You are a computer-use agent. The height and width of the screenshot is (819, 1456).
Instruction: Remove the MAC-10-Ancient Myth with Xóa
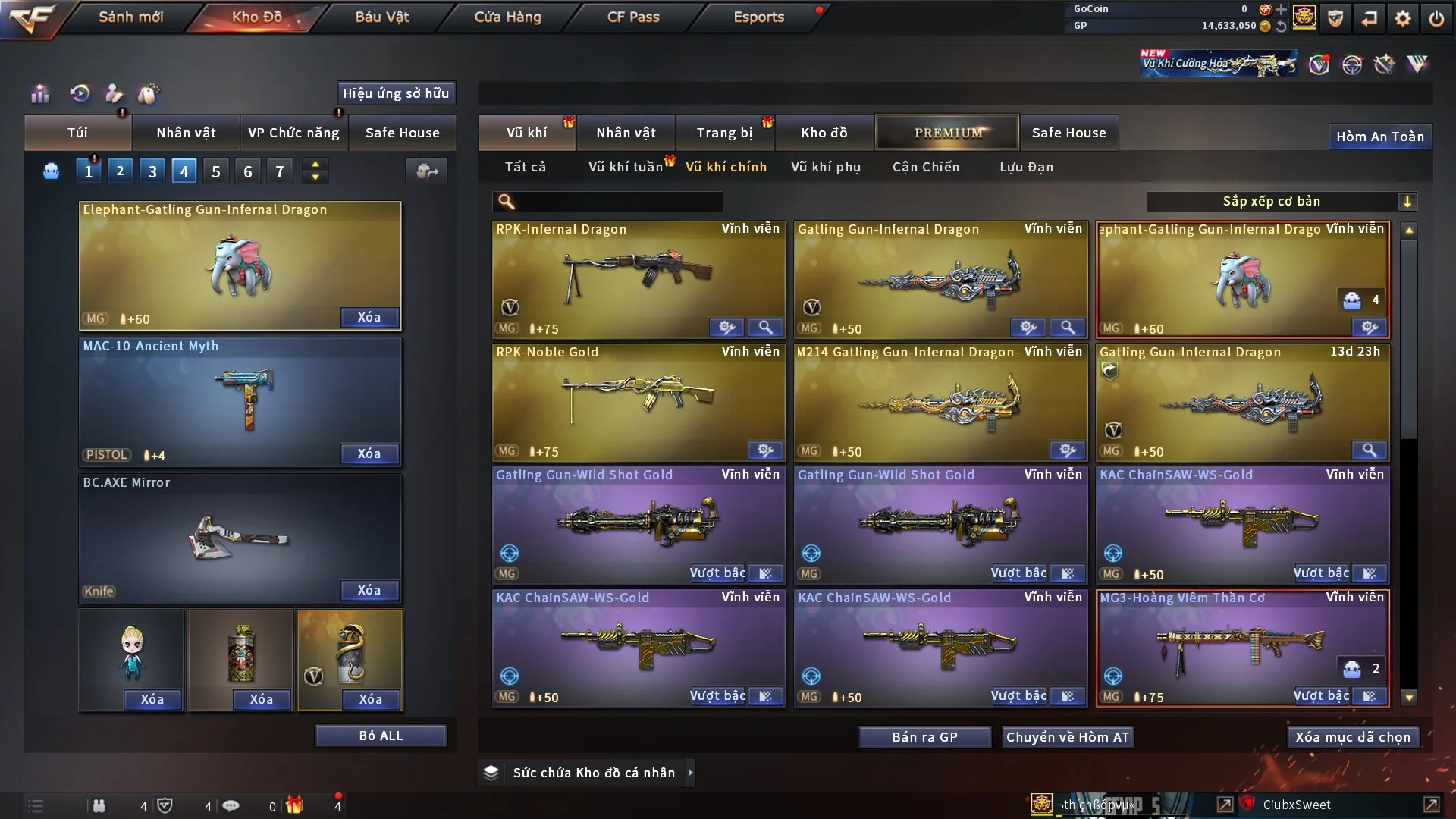pyautogui.click(x=369, y=453)
